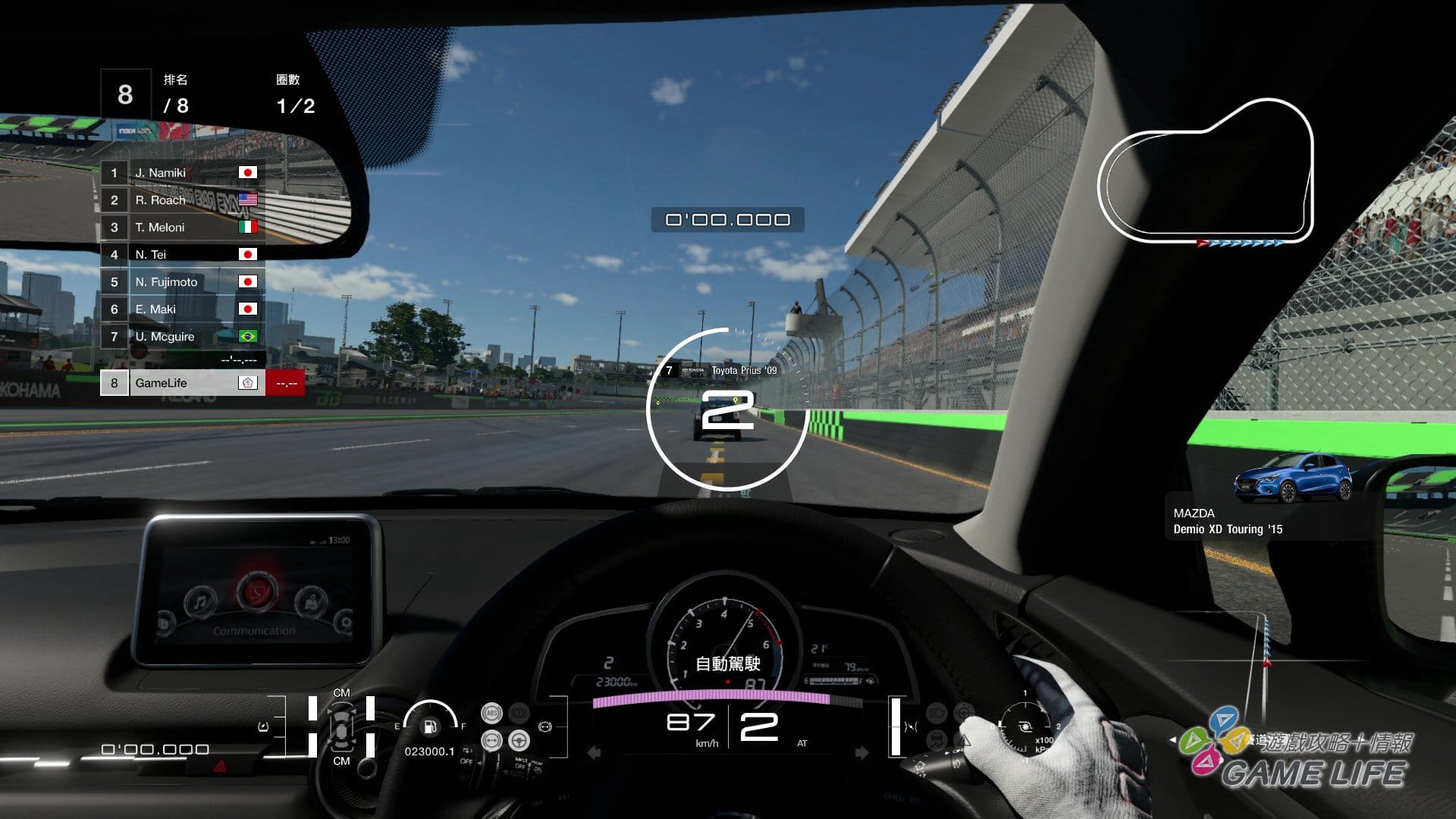
Task: Select the tire wear car diagram
Action: coord(341,726)
